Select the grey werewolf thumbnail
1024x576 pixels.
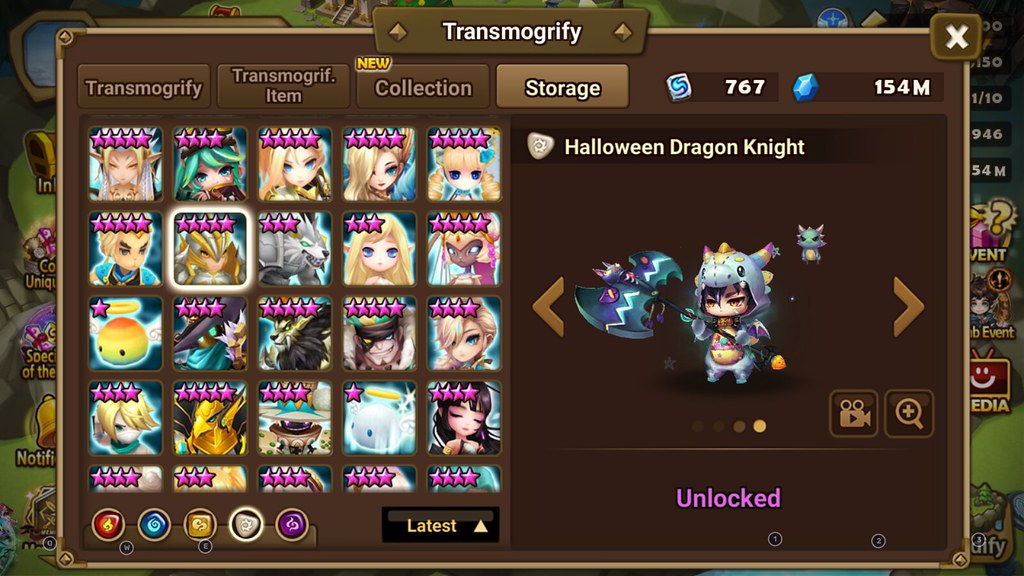[294, 249]
